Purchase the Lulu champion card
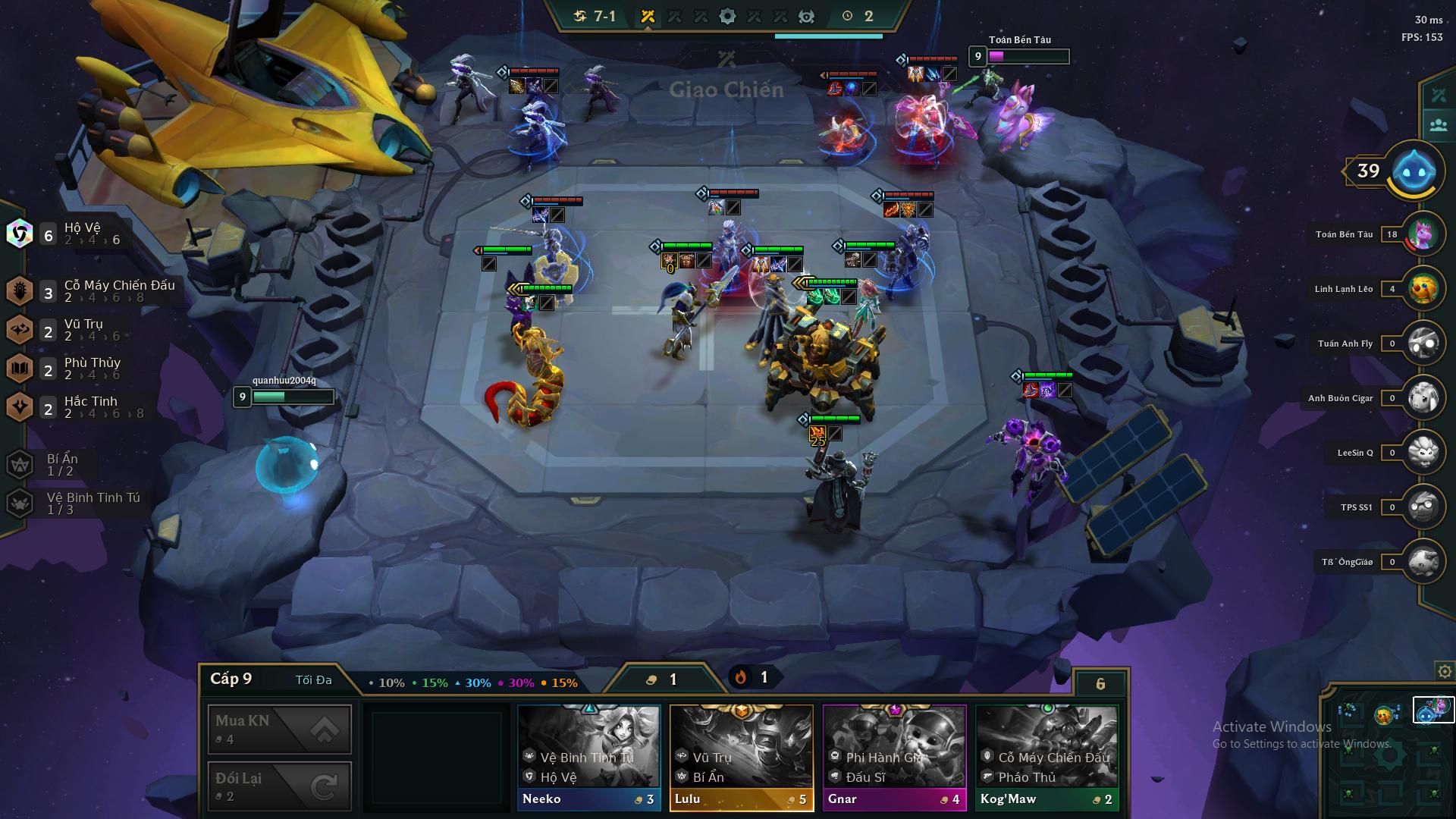The image size is (1456, 819). 741,757
